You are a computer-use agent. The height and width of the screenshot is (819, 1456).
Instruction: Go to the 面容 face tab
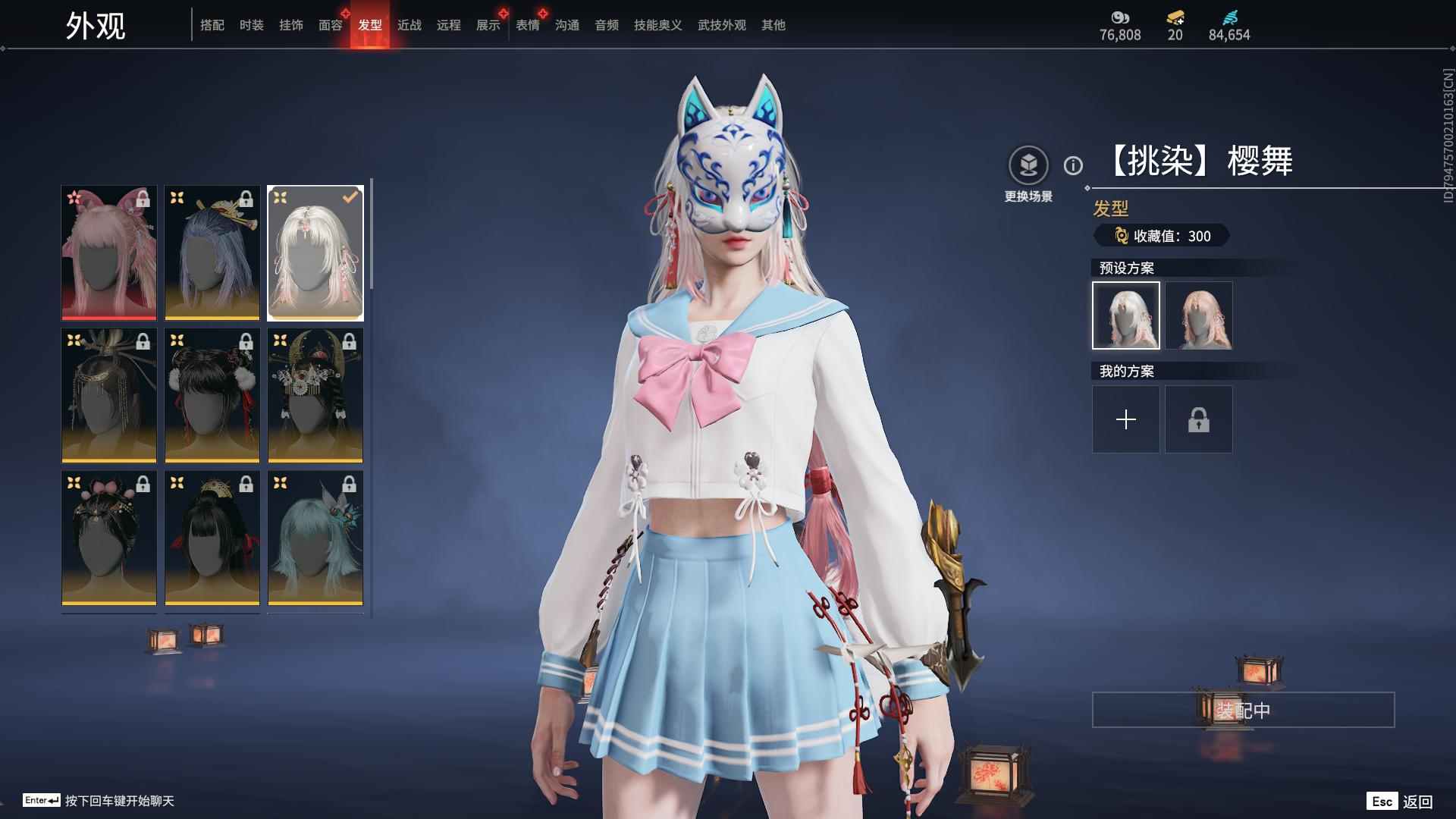(330, 25)
